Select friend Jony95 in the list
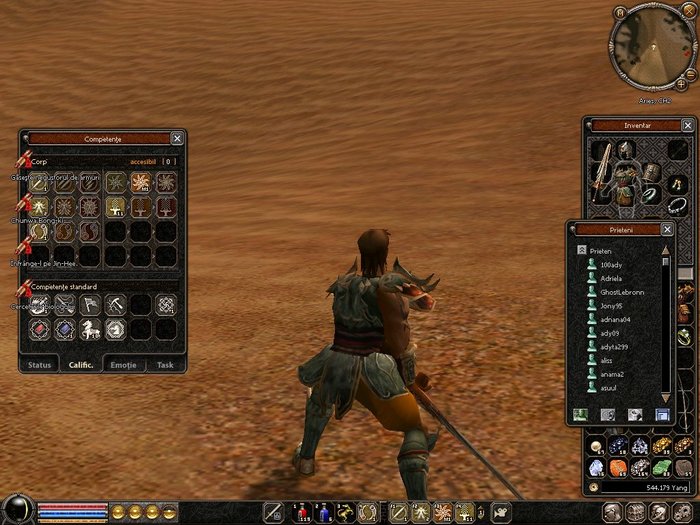Viewport: 700px width, 525px height. (612, 305)
